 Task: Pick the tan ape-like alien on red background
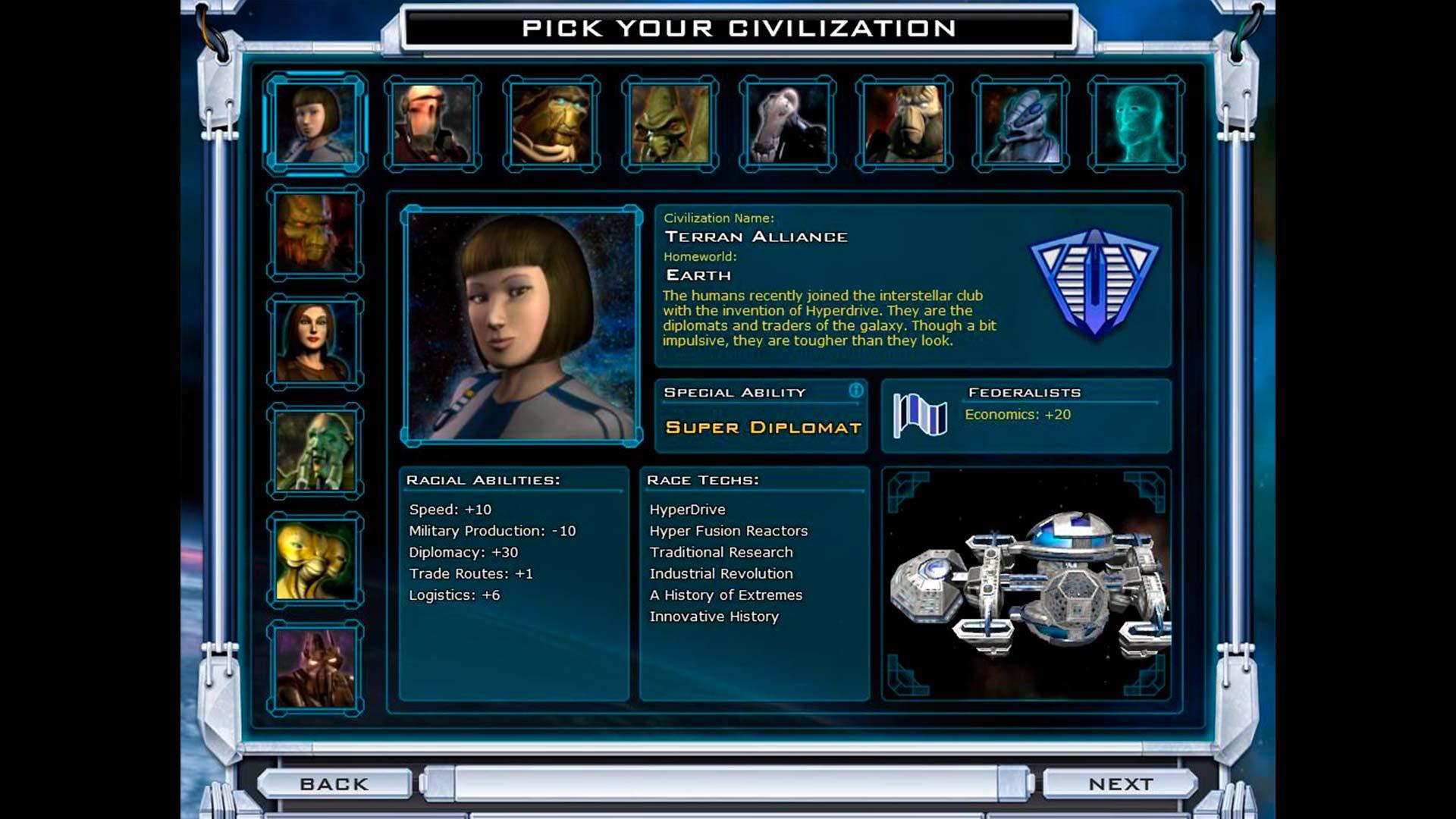(904, 124)
